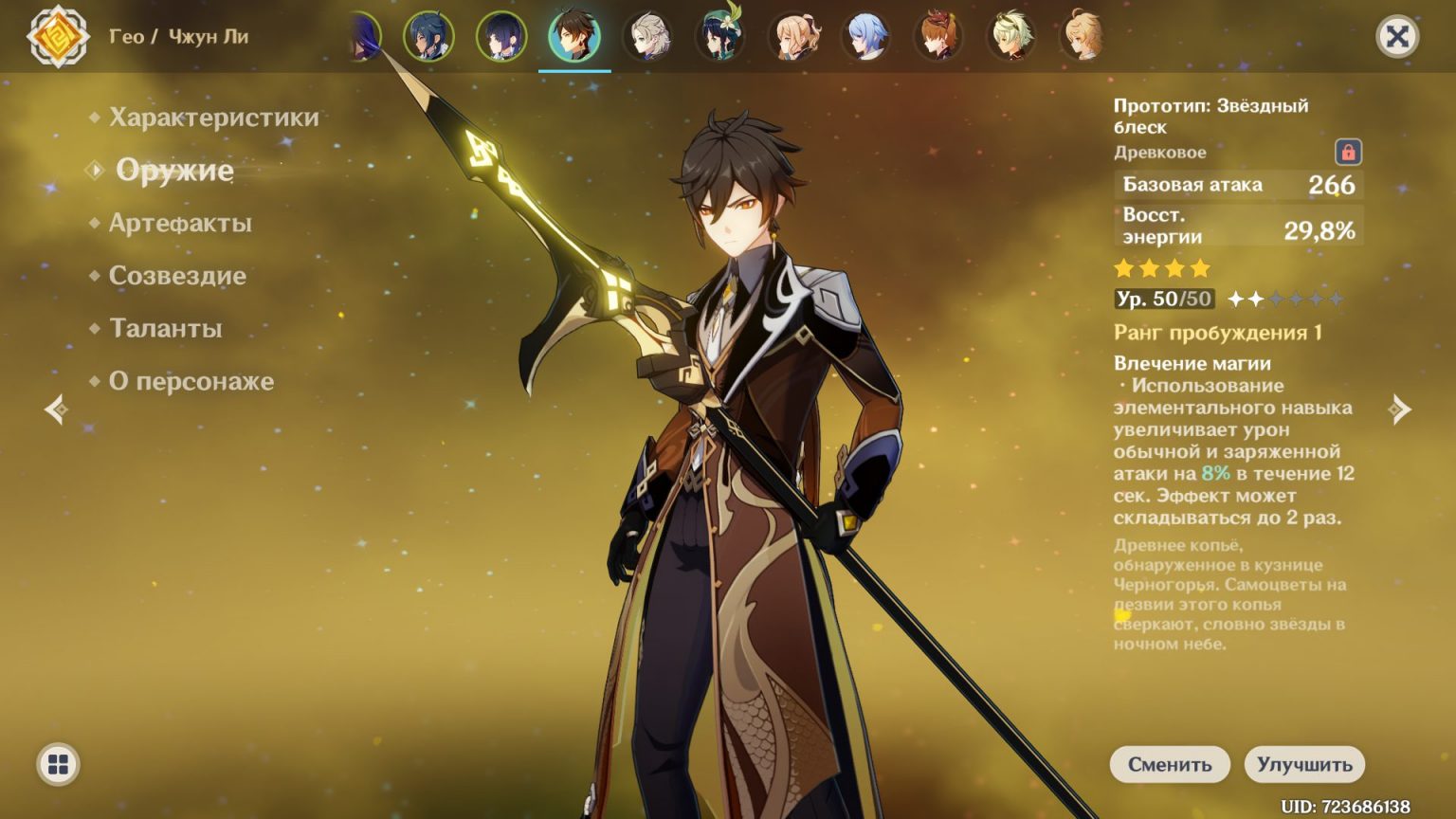Go to the Артефакты section

pyautogui.click(x=180, y=224)
